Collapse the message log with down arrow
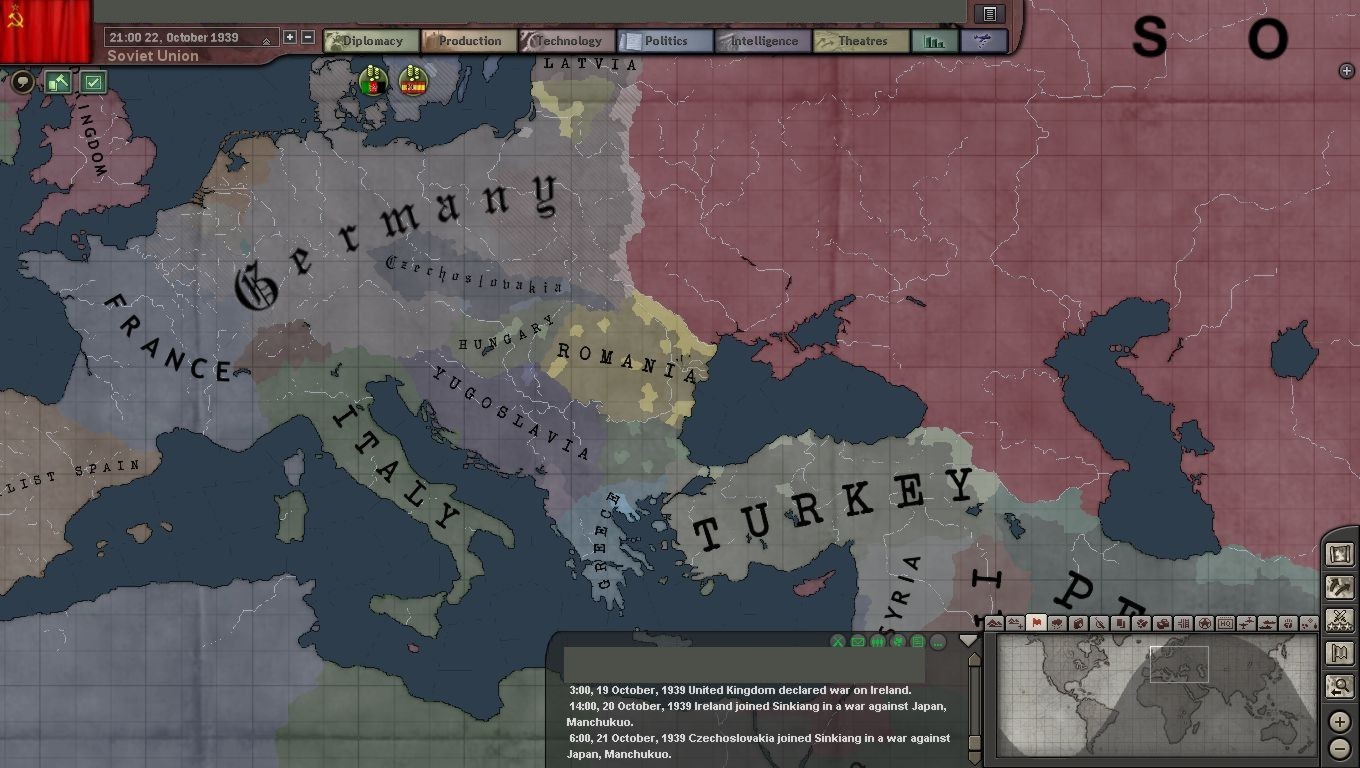The image size is (1360, 768). (967, 641)
